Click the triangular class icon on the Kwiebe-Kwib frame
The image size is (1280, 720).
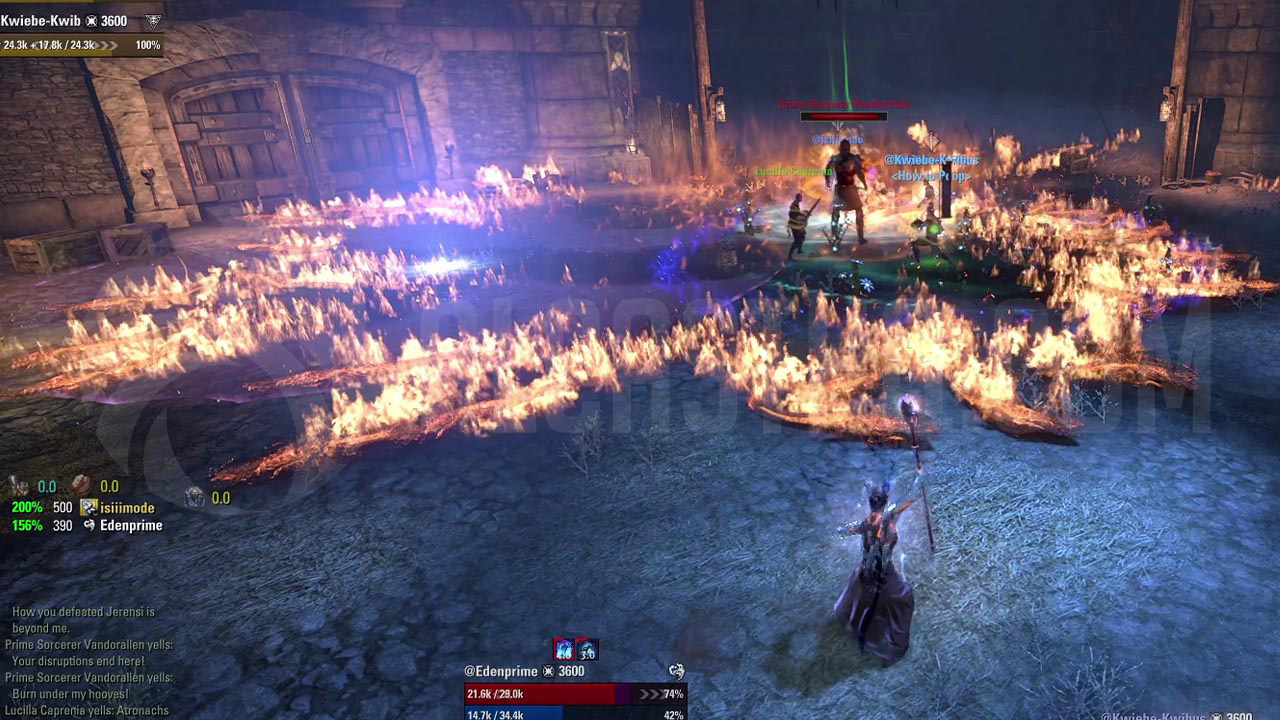tap(152, 21)
